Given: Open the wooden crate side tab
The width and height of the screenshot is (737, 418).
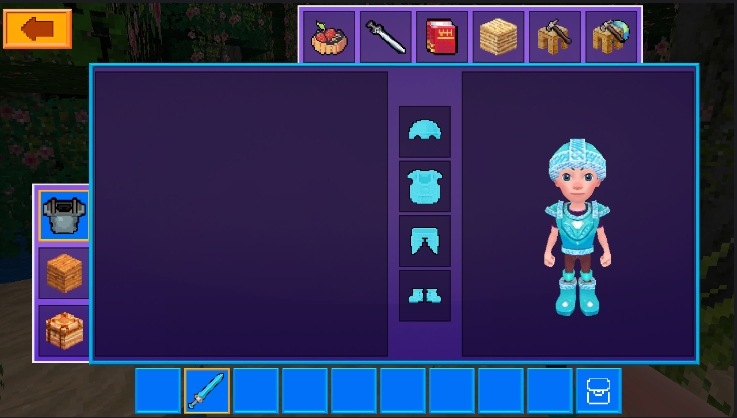Looking at the screenshot, I should (63, 329).
